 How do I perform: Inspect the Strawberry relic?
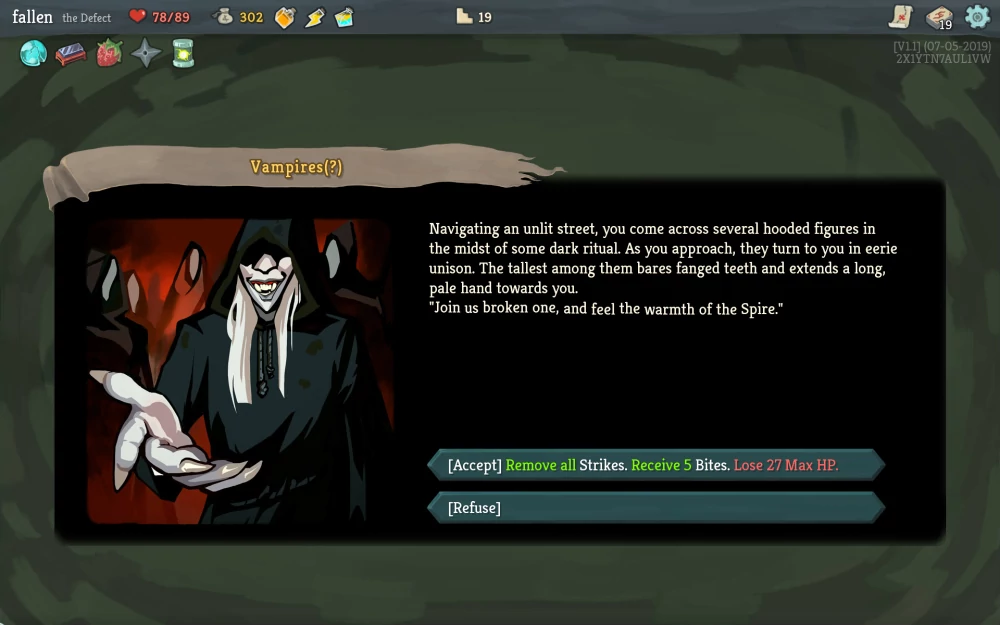tap(108, 54)
